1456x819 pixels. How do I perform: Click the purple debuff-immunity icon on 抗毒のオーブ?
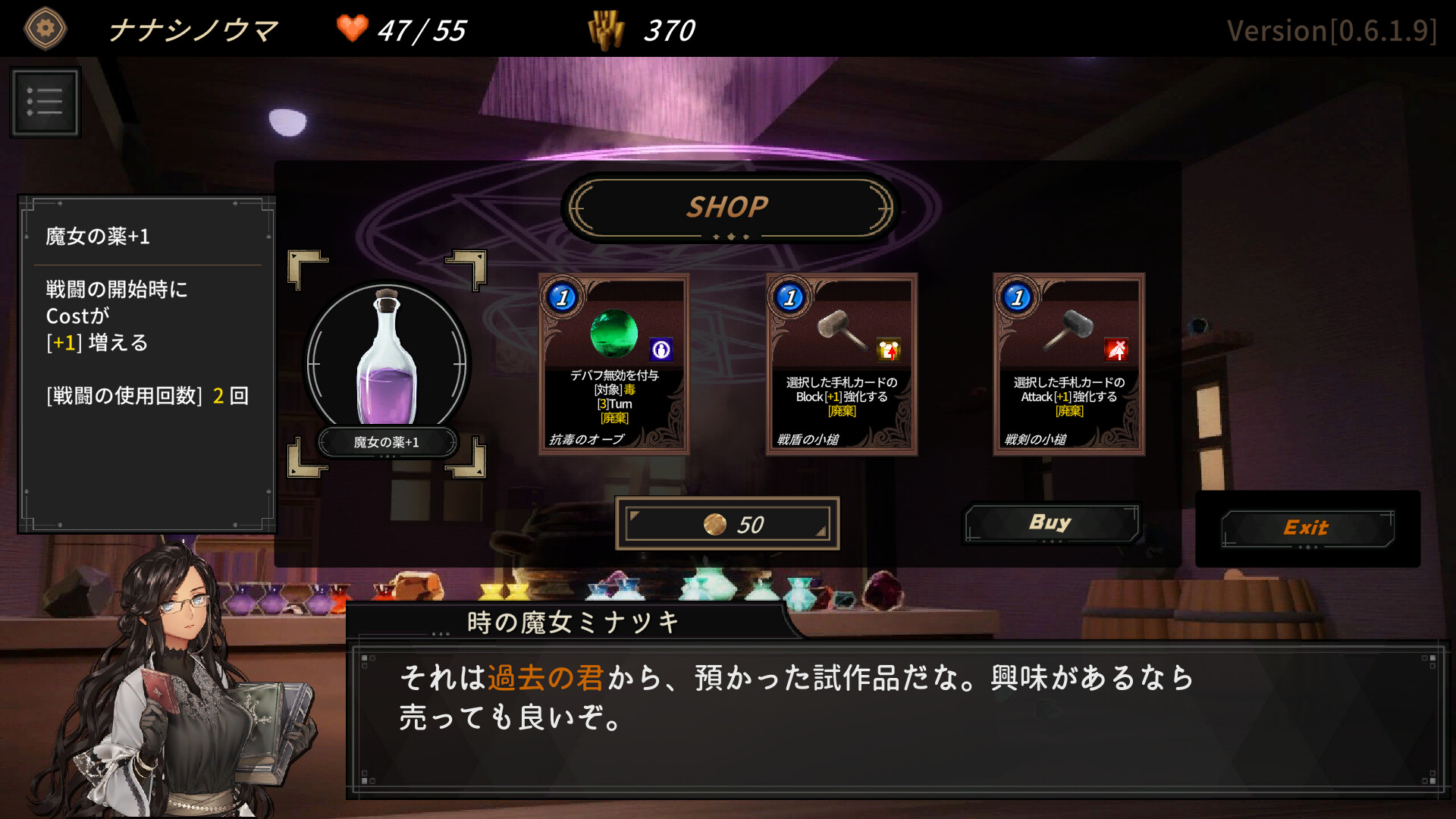[661, 349]
